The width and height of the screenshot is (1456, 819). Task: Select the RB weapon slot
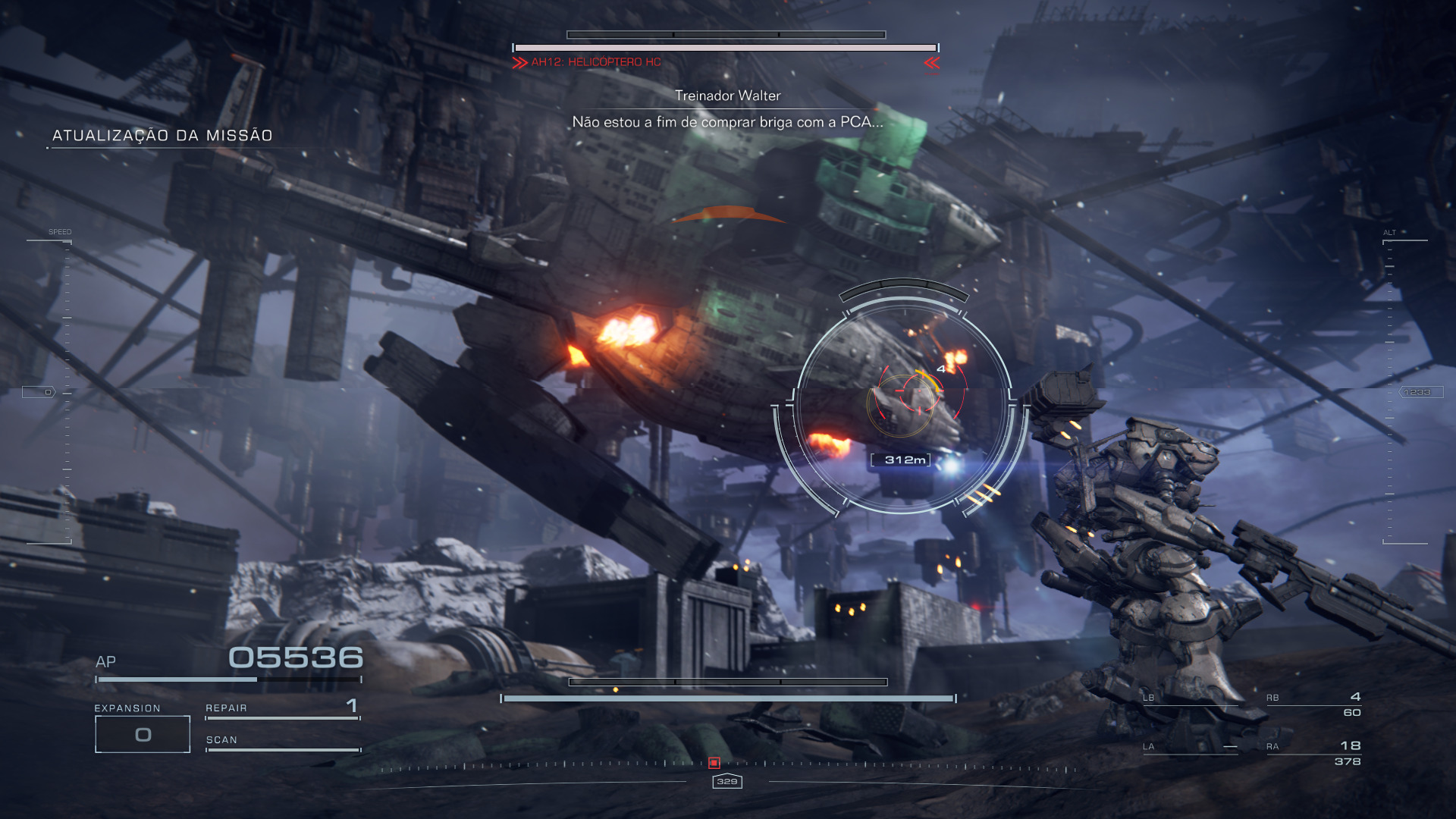click(1313, 704)
